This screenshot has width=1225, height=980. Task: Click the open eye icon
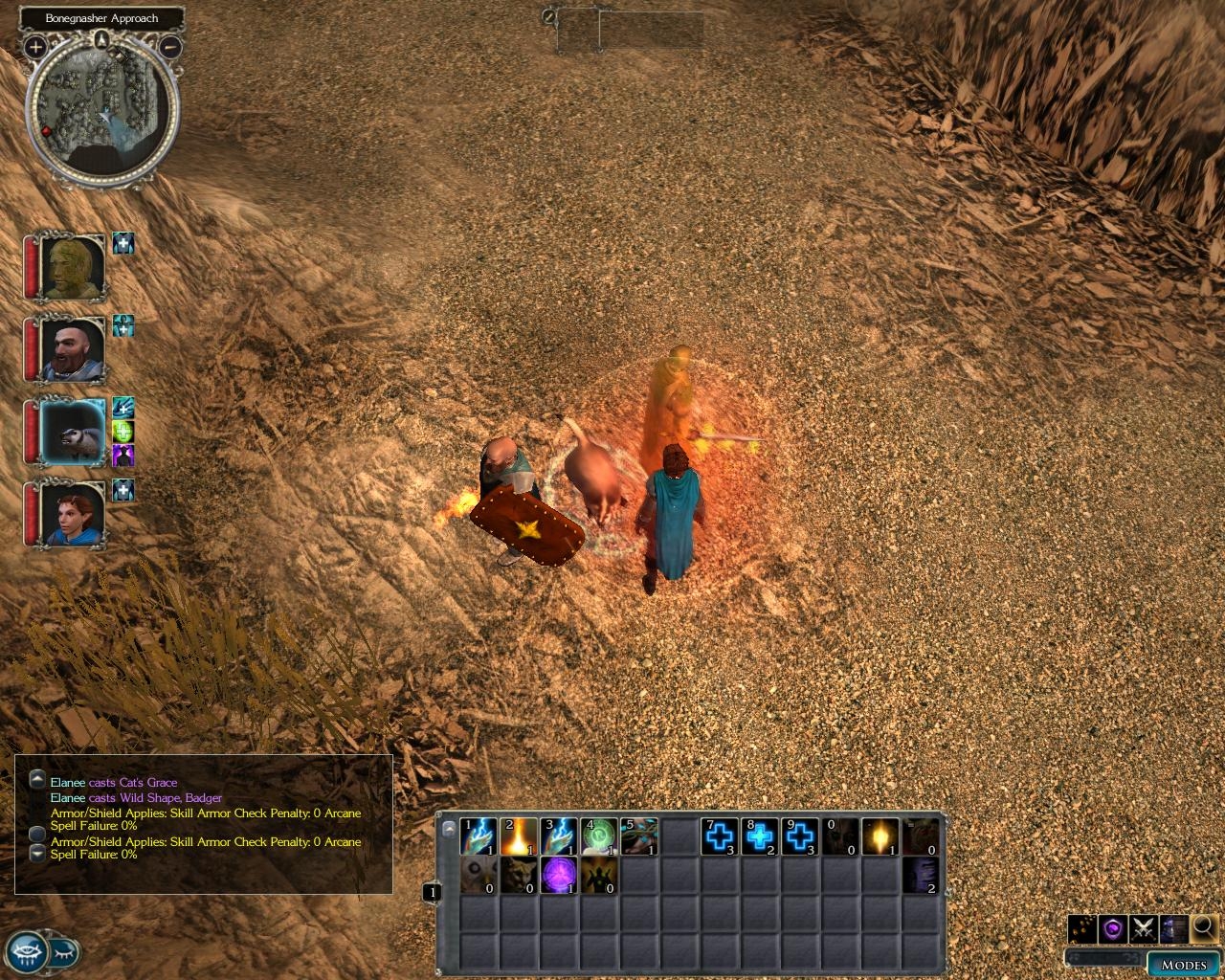27,952
